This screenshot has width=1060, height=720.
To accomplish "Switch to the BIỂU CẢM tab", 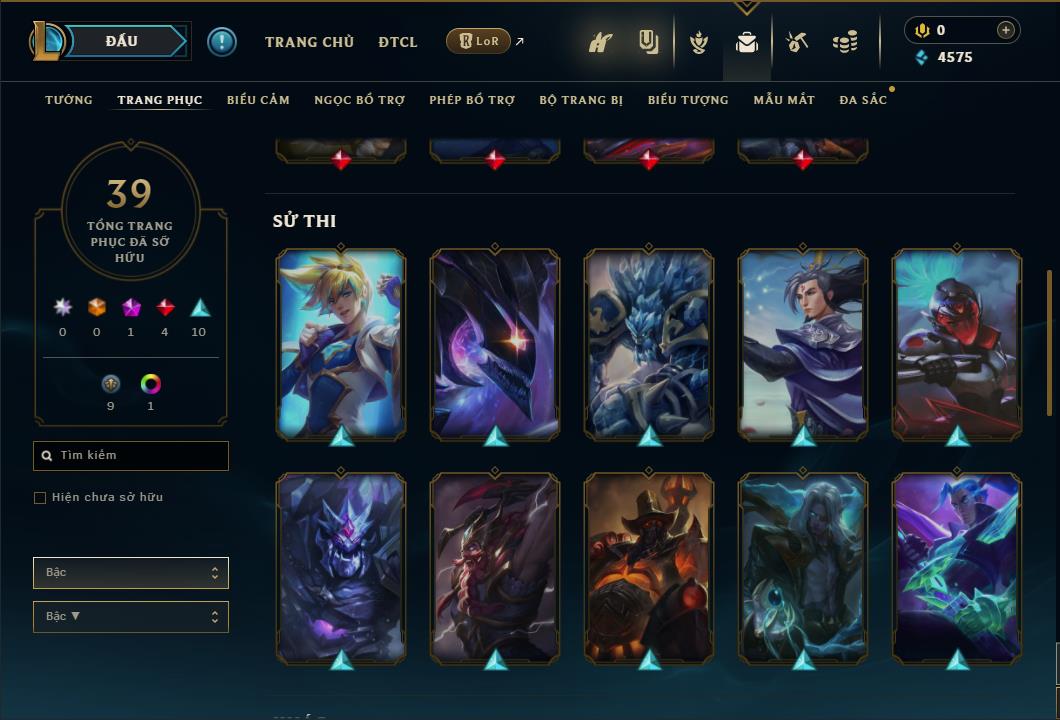I will point(258,100).
